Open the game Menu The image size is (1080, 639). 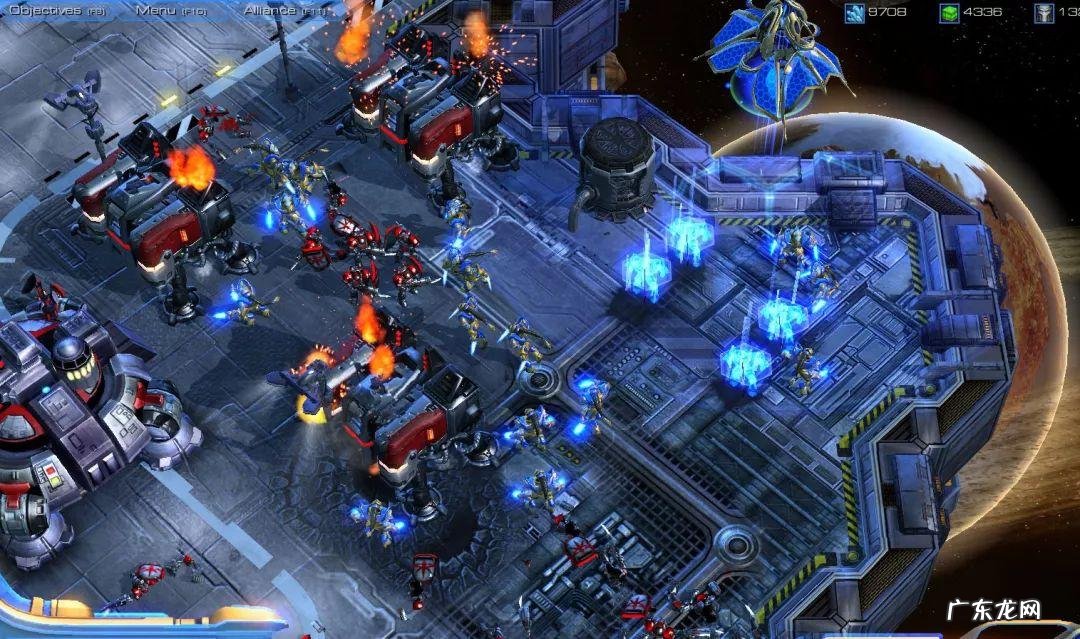click(169, 9)
